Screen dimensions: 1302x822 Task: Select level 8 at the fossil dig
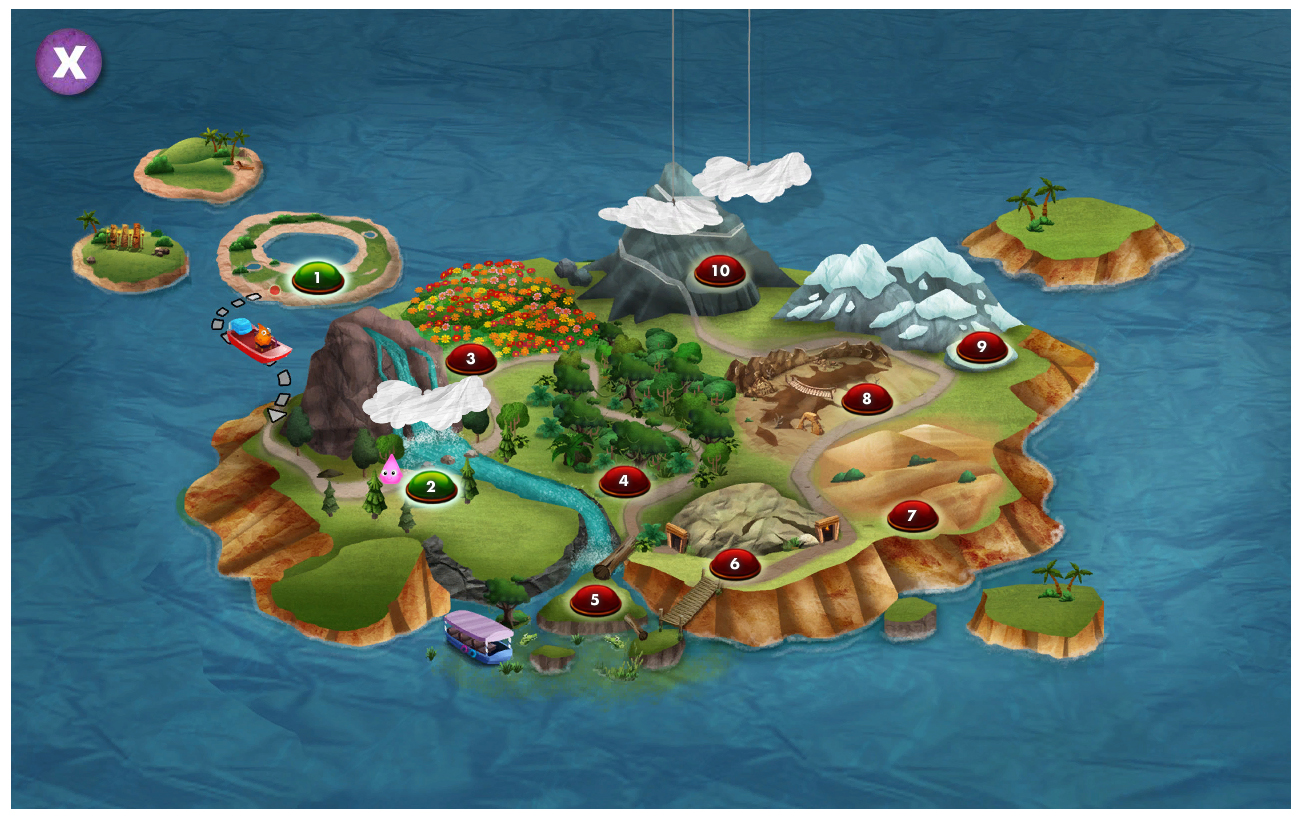pos(866,399)
